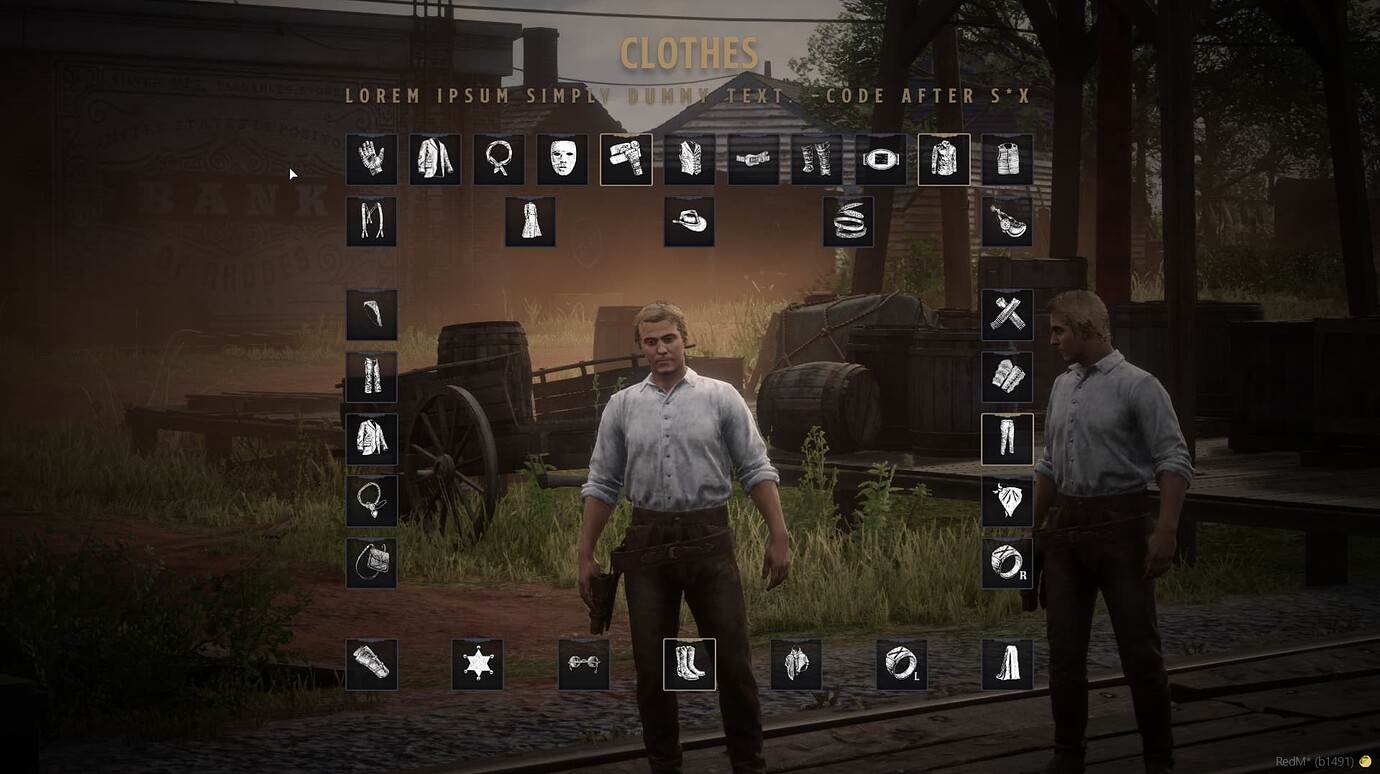Toggle the equipped boots
Image resolution: width=1380 pixels, height=774 pixels.
coord(690,663)
